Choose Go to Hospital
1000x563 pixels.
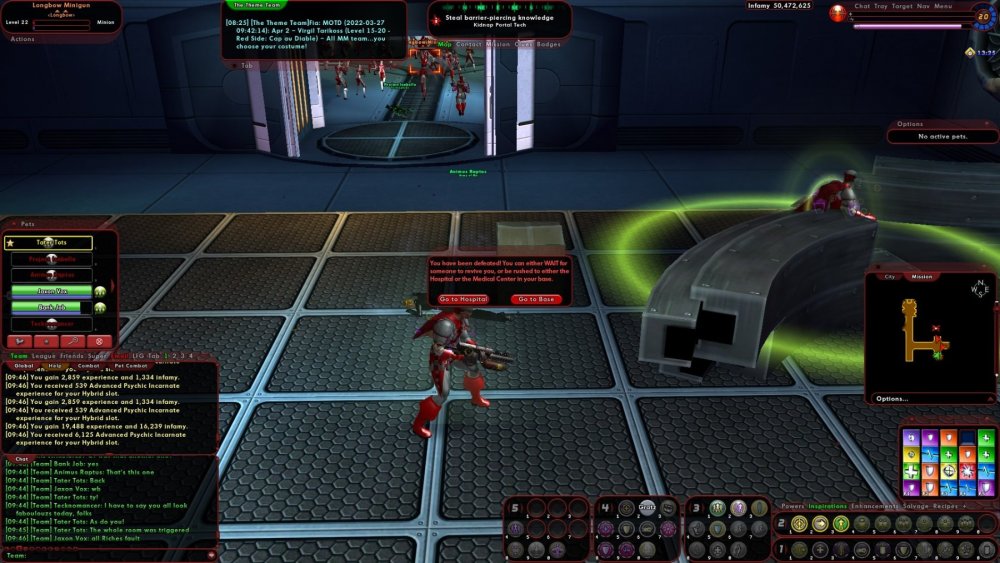pos(462,299)
